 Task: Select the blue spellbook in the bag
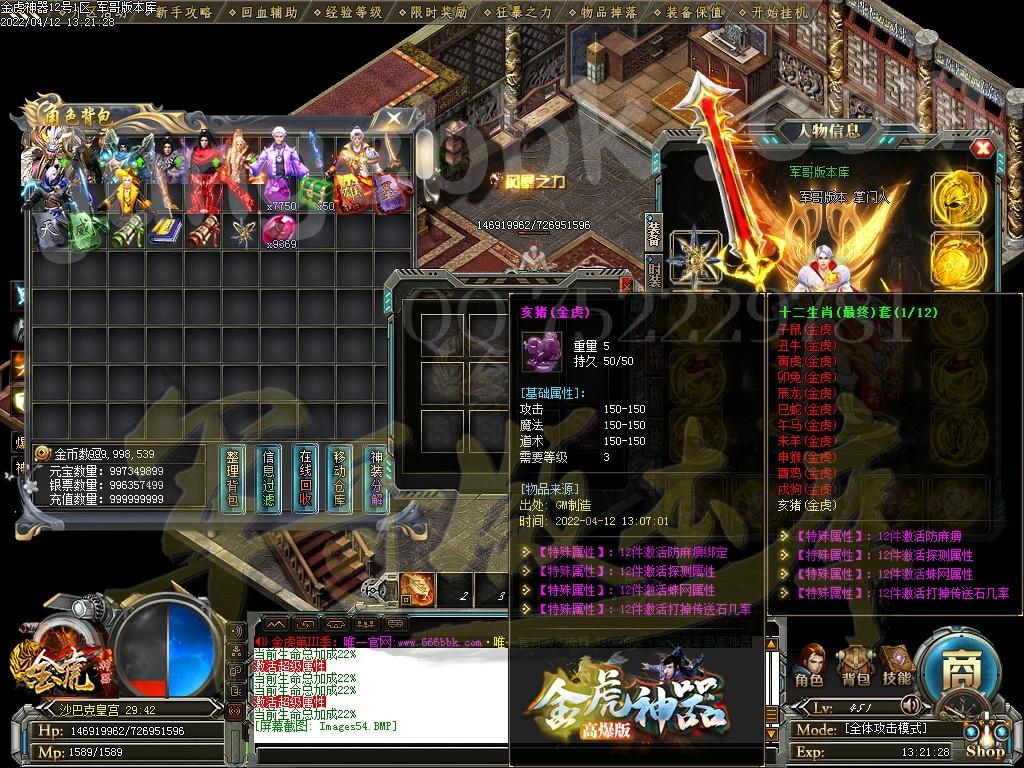pyautogui.click(x=163, y=230)
